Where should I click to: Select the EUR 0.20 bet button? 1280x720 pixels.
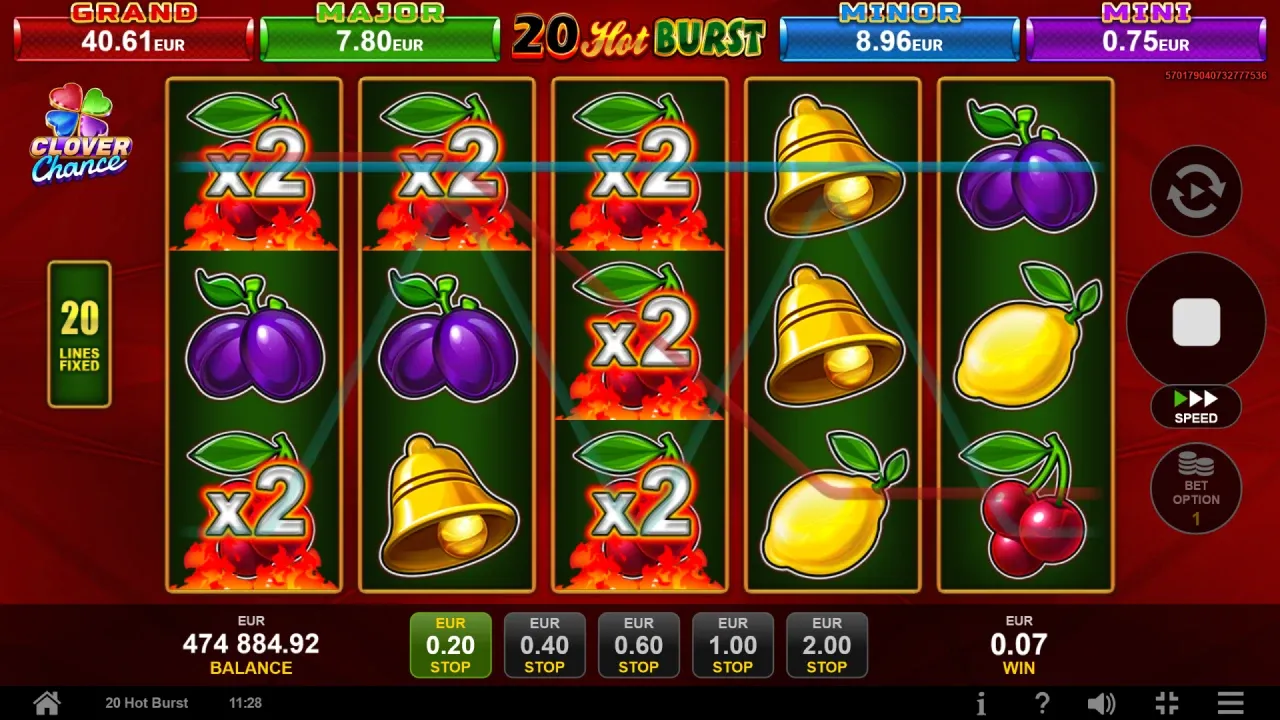[x=450, y=645]
